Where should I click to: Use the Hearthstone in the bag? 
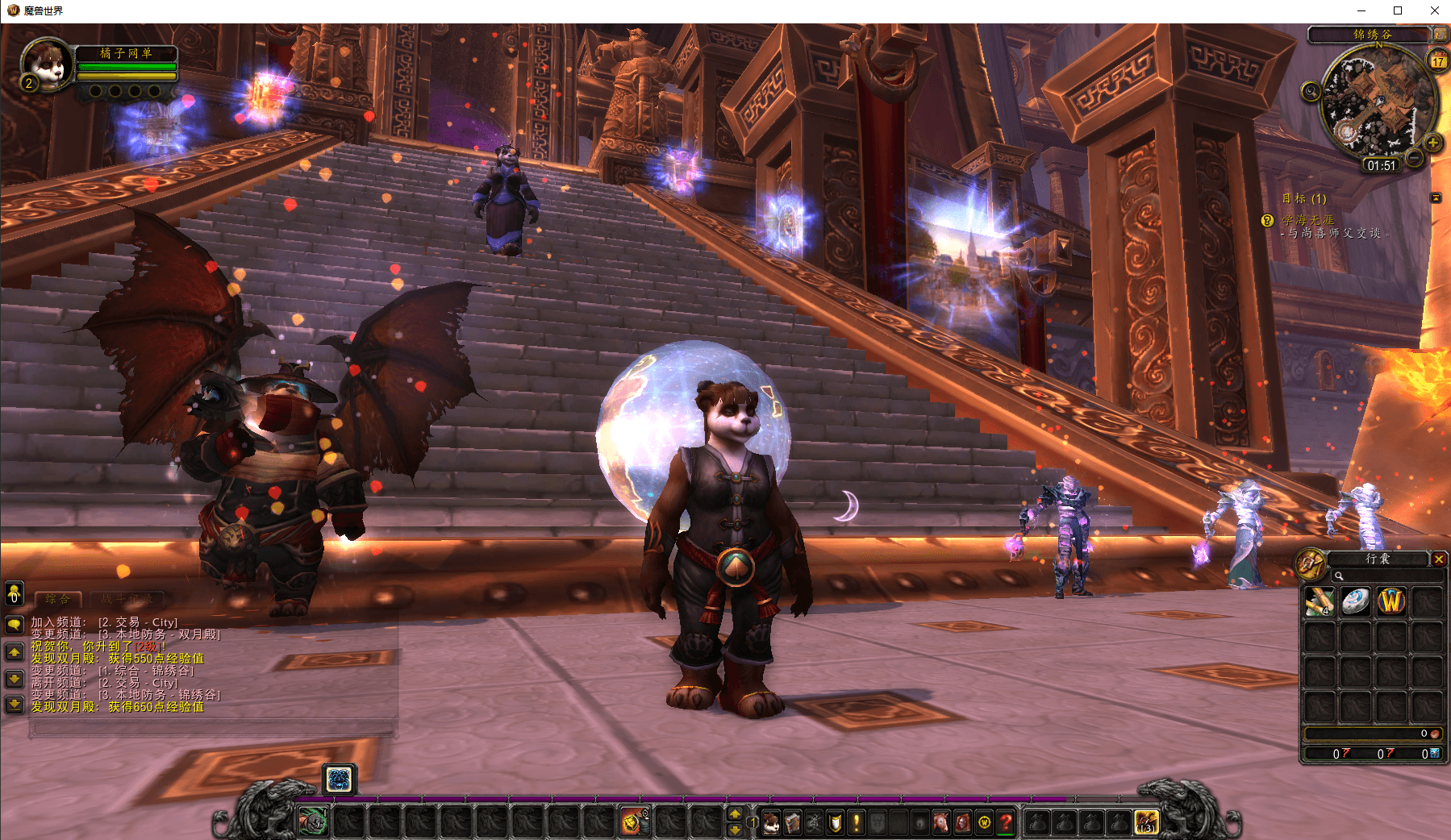click(1355, 601)
